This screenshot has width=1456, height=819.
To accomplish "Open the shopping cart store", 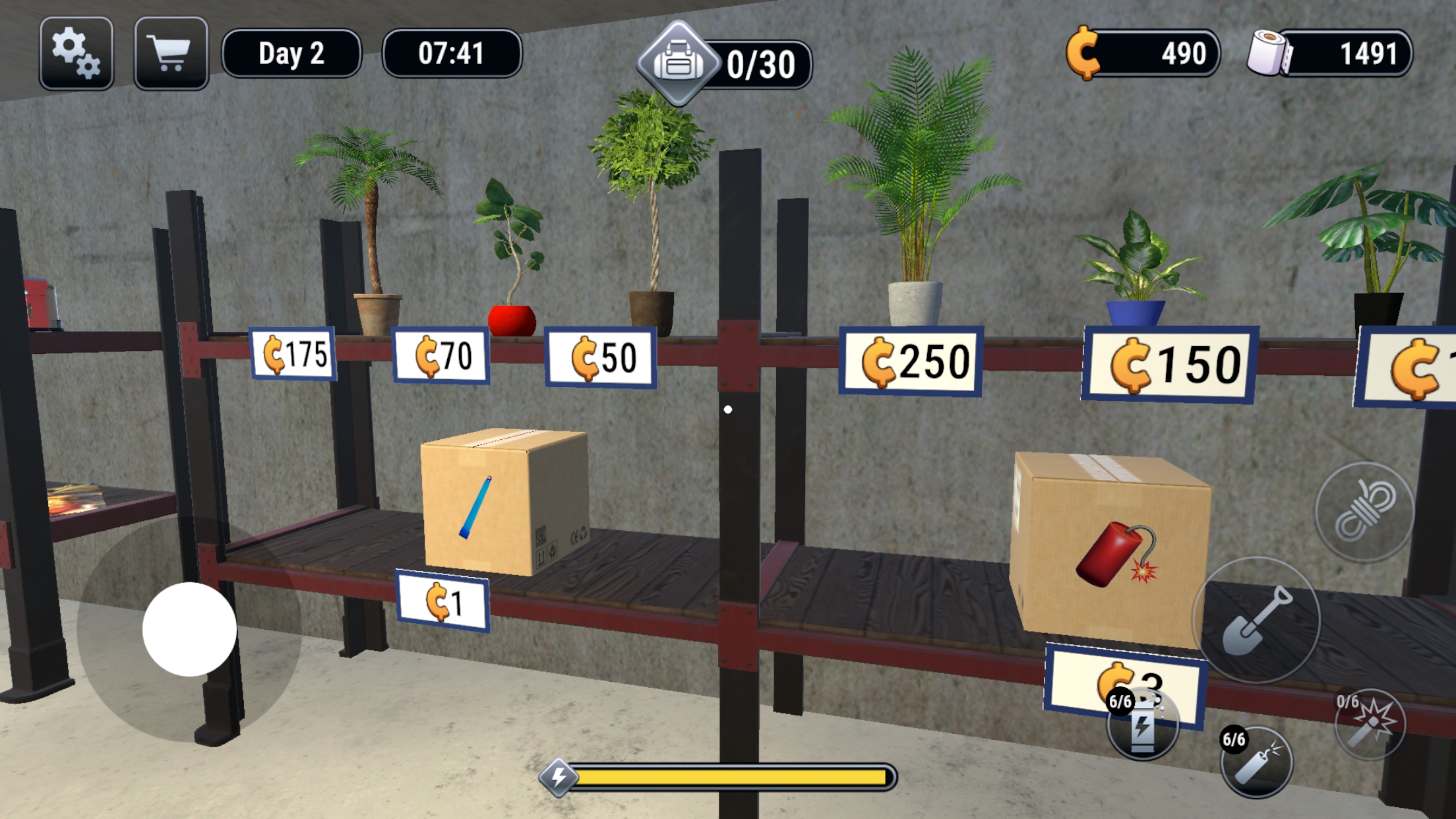I will [x=170, y=54].
